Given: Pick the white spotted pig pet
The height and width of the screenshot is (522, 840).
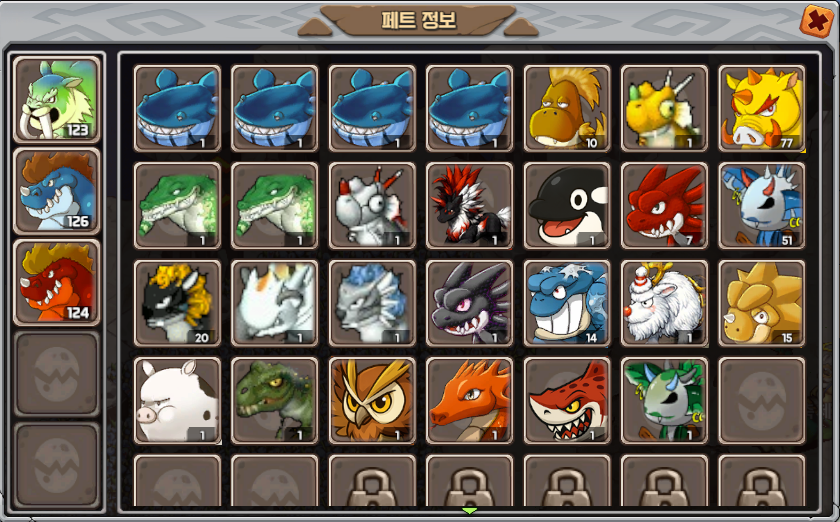Looking at the screenshot, I should point(177,400).
